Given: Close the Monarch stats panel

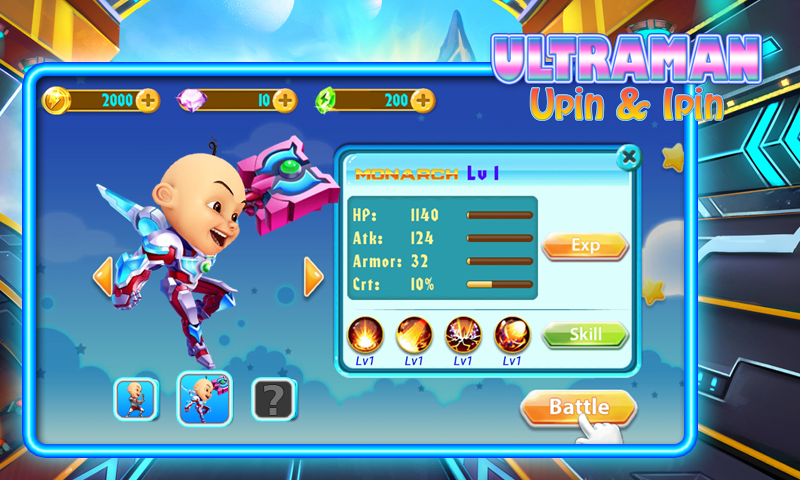Looking at the screenshot, I should [628, 157].
